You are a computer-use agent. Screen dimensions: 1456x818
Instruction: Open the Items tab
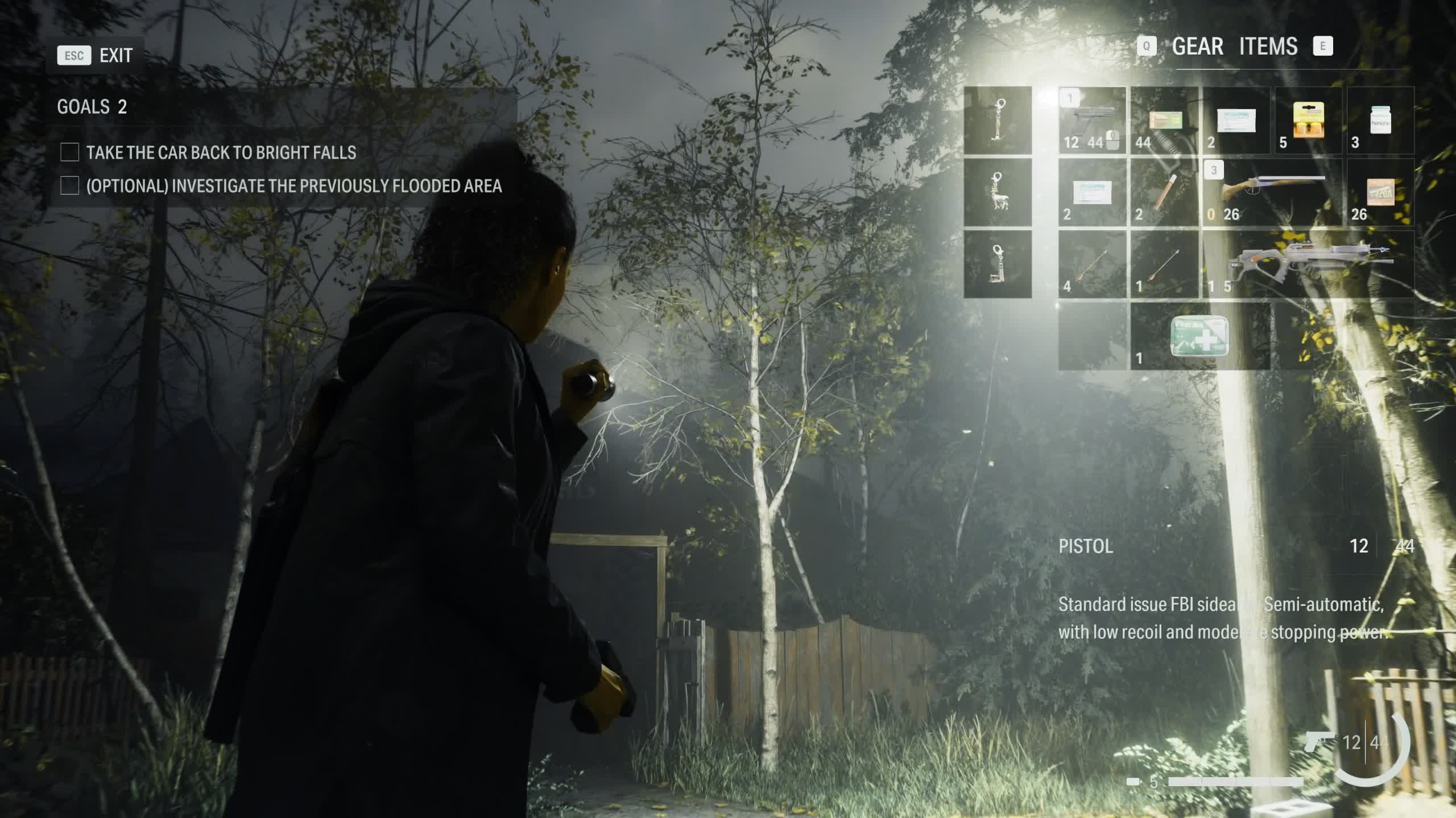point(1268,47)
